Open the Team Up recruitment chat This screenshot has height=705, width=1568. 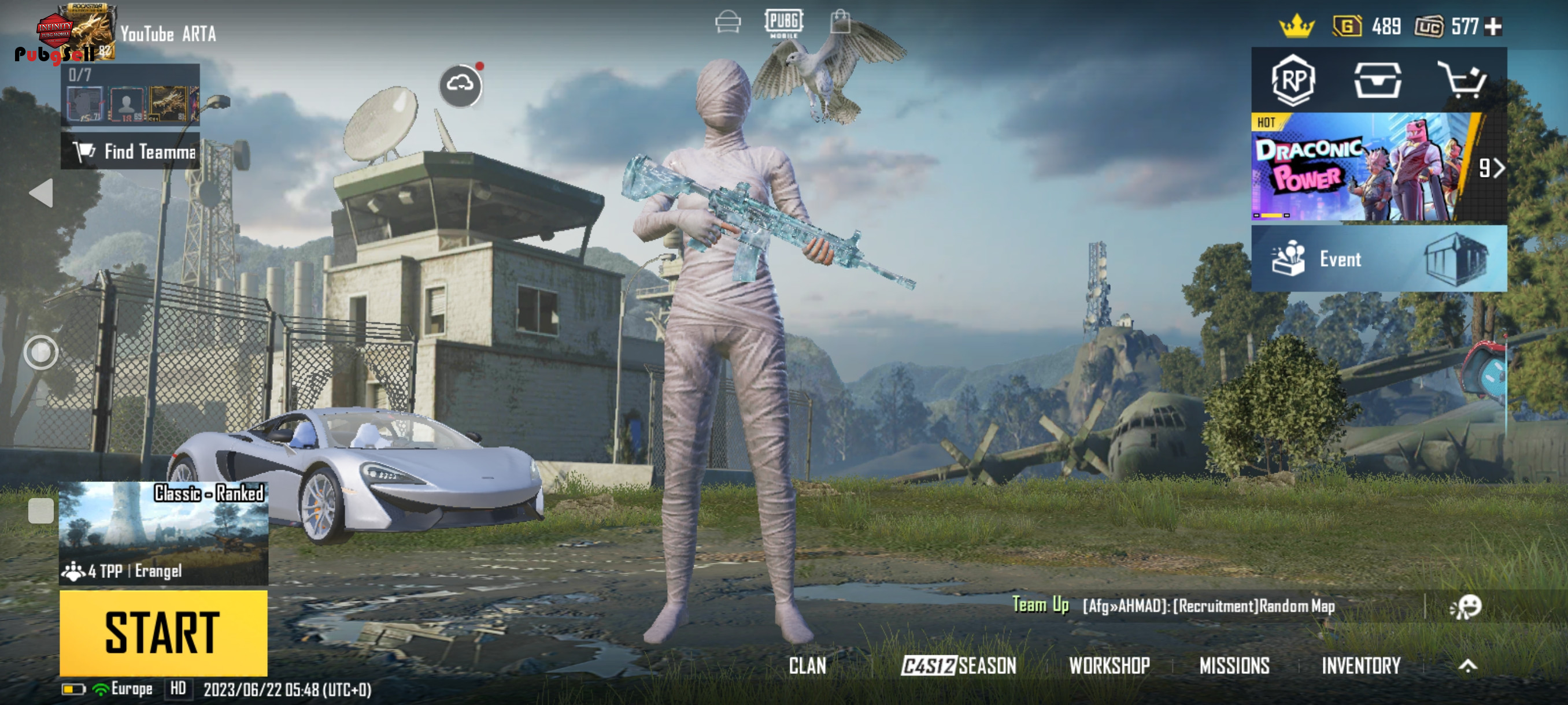1208,606
